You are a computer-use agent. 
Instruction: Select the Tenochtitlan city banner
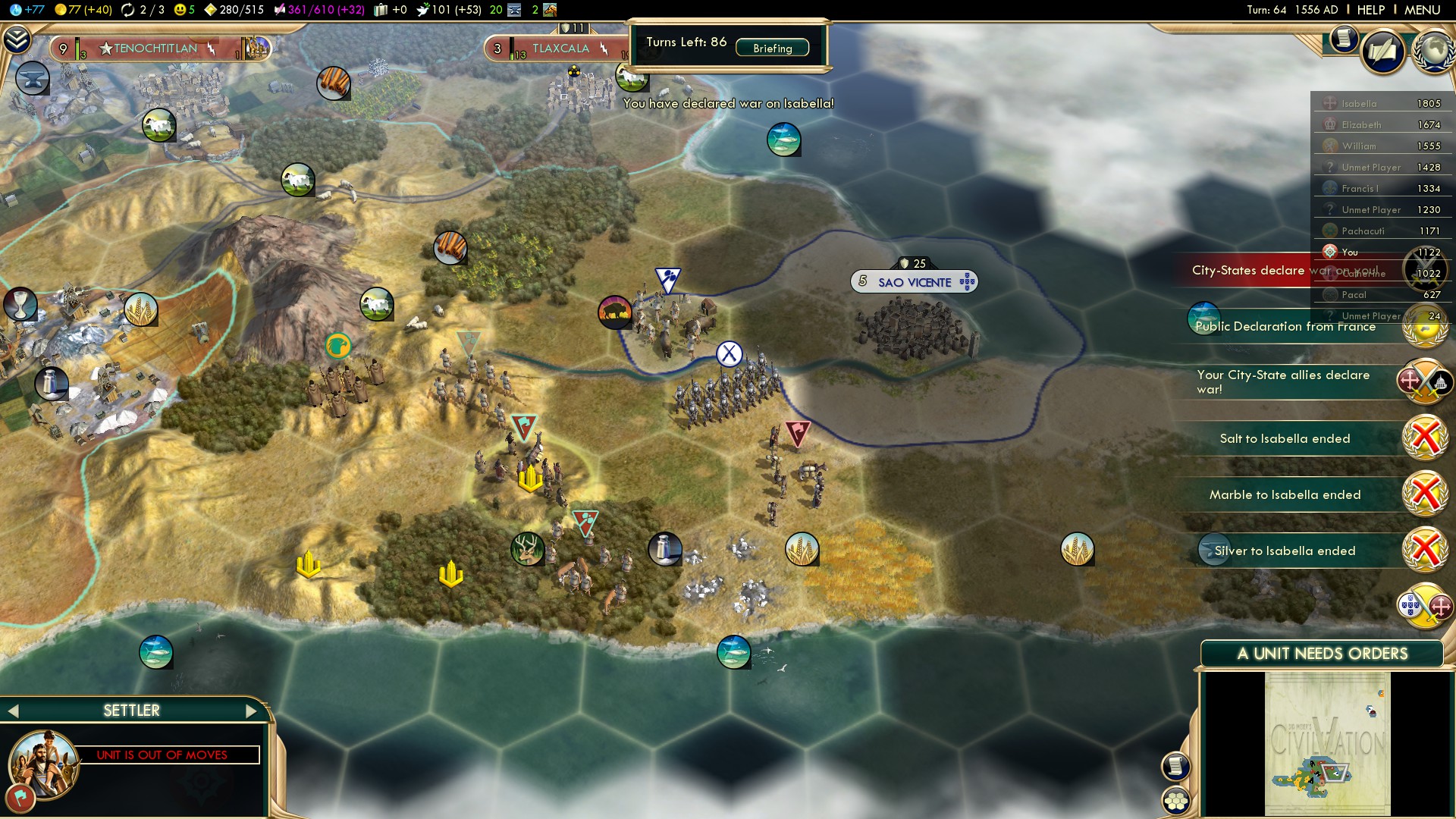tap(155, 49)
